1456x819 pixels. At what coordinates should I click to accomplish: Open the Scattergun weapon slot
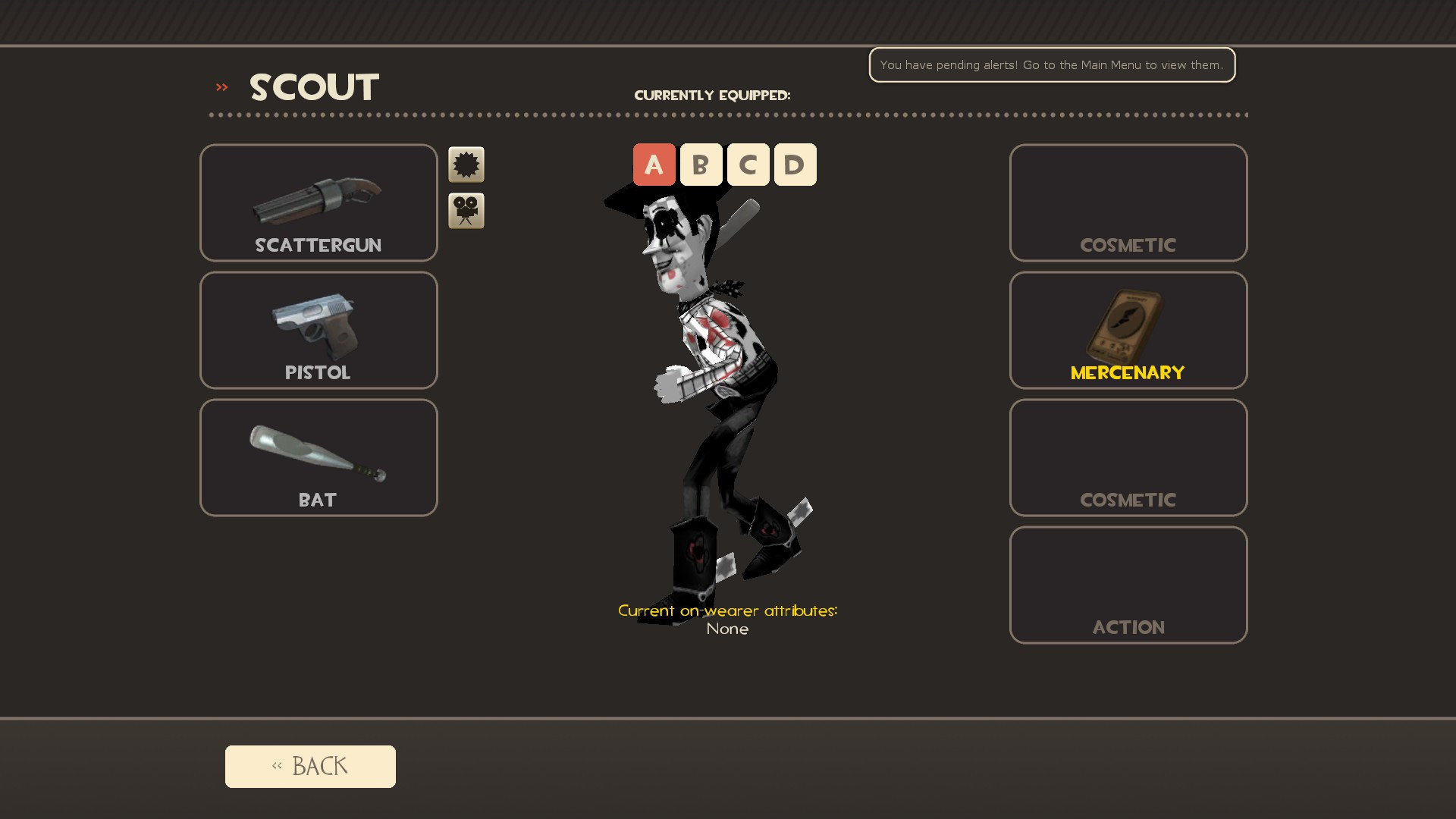coord(318,202)
